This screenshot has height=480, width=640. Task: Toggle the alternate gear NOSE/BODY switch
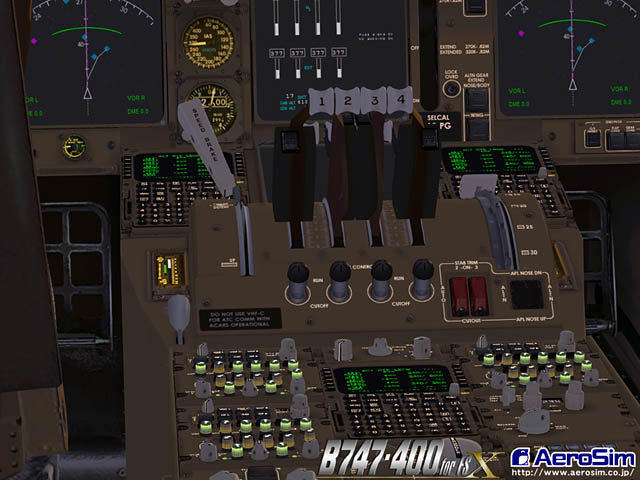pos(478,101)
